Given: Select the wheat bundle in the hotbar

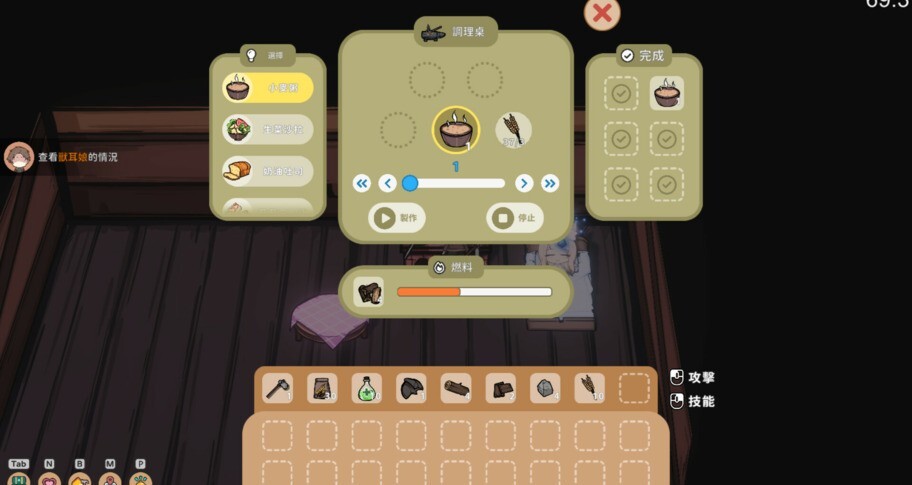Looking at the screenshot, I should 589,388.
